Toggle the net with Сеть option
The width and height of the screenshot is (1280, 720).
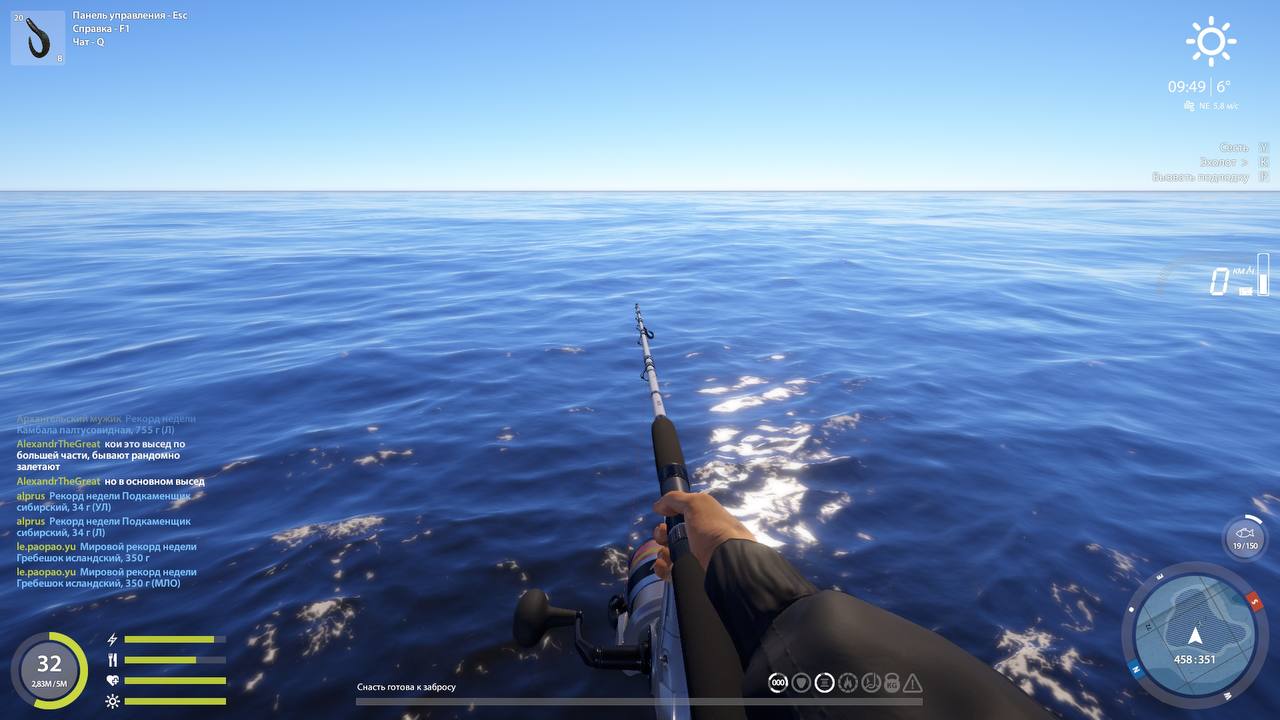[x=1233, y=147]
